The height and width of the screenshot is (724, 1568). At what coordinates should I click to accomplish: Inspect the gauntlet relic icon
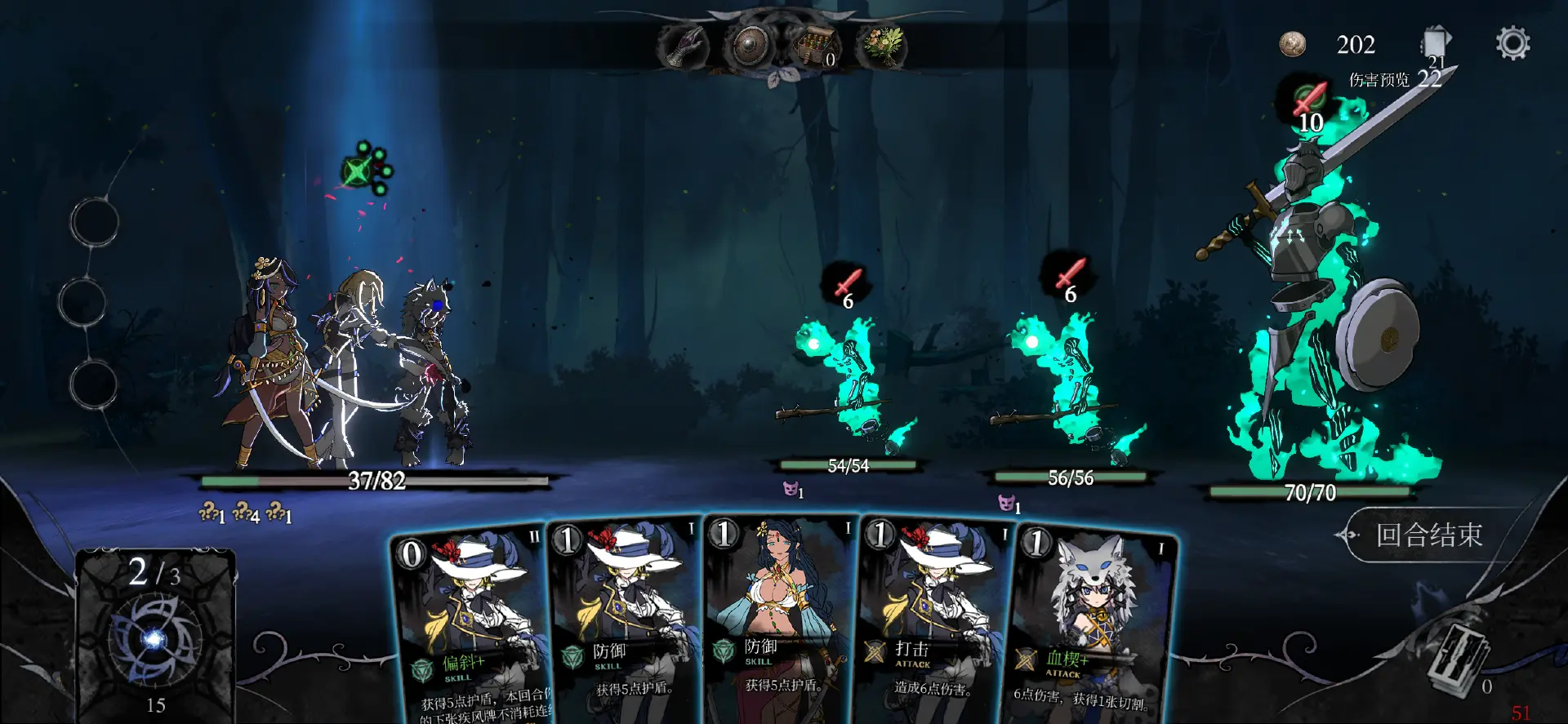[x=683, y=47]
